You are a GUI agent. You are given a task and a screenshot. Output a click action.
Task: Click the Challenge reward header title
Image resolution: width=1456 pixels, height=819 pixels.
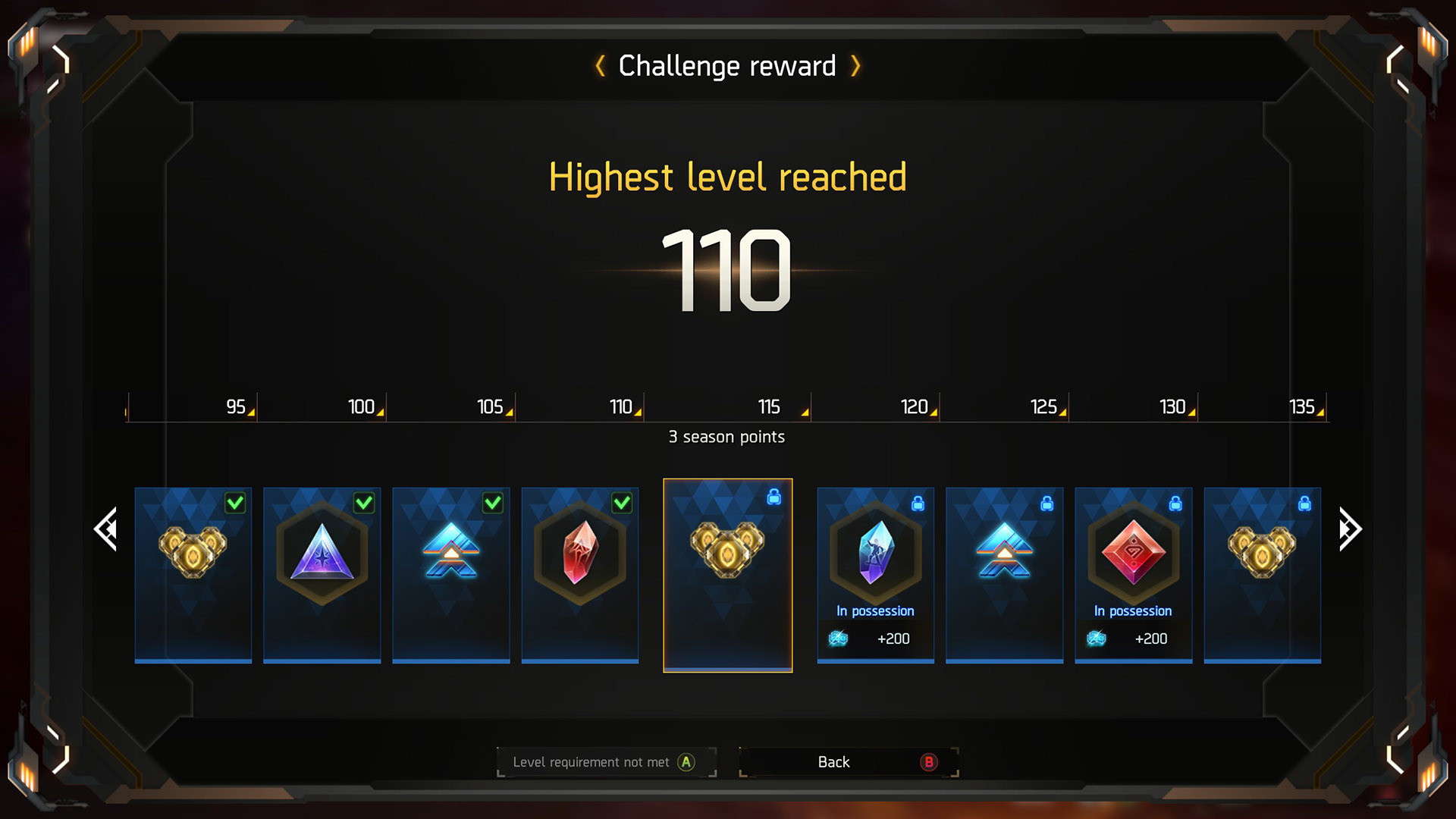click(726, 66)
